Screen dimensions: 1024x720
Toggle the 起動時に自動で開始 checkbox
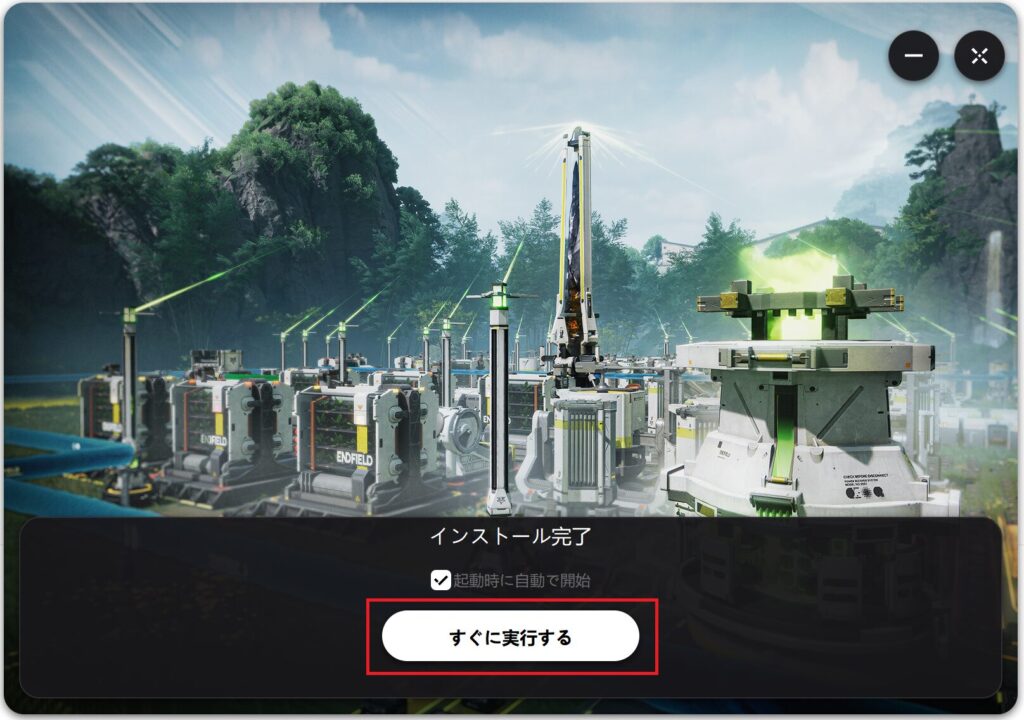point(441,580)
